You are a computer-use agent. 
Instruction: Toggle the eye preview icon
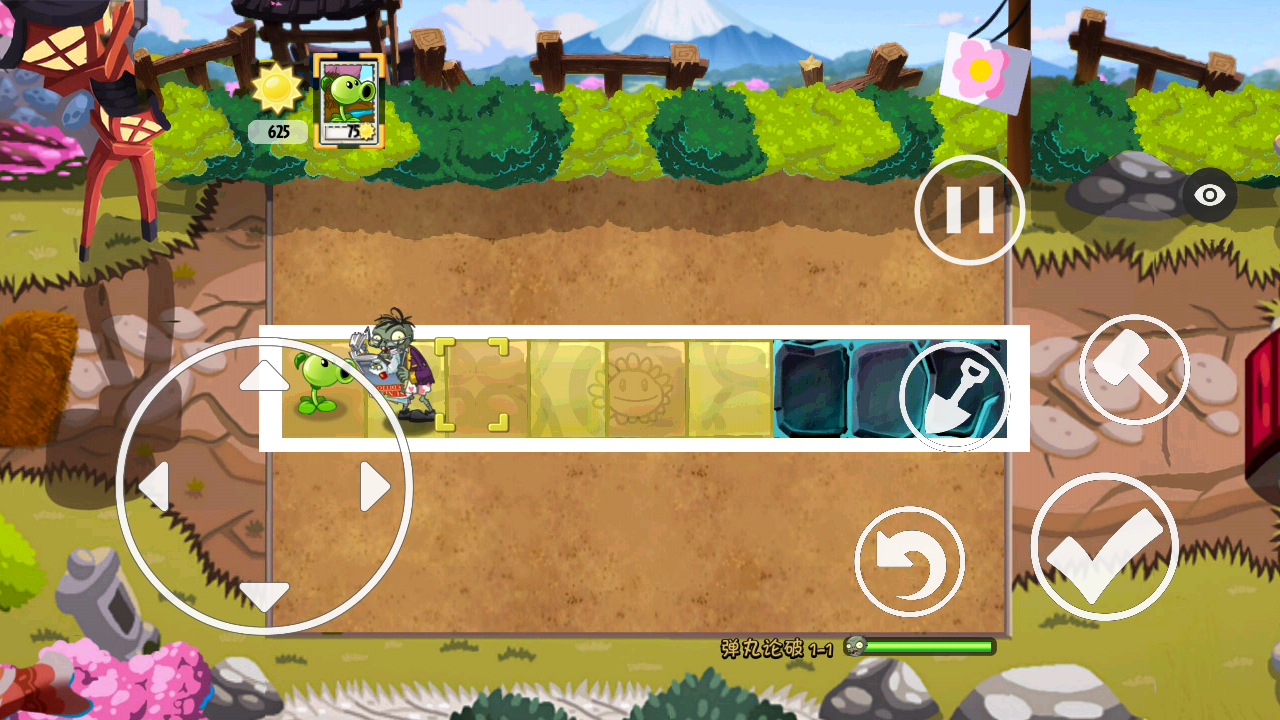pos(1208,196)
